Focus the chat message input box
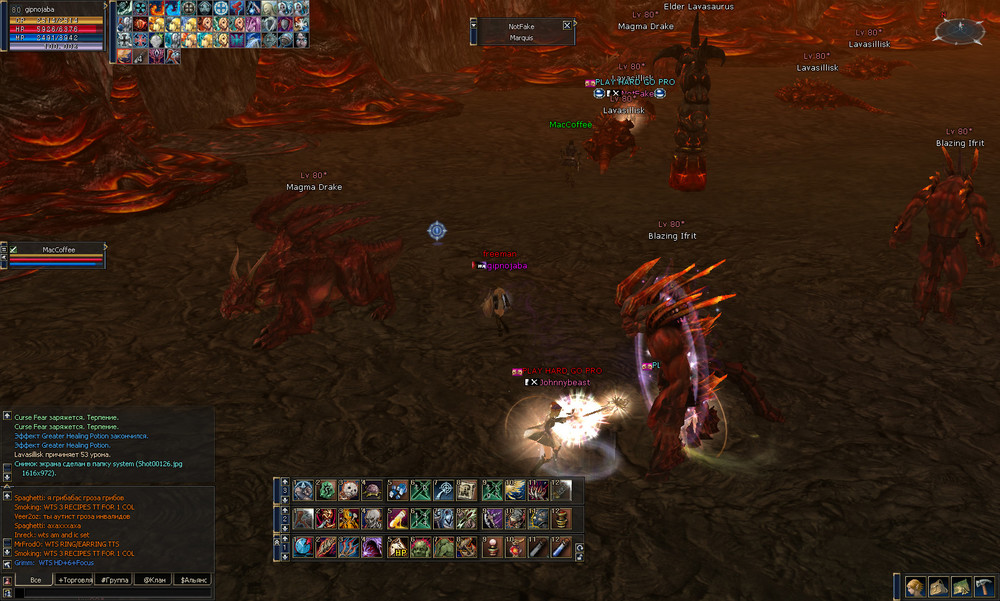 click(110, 592)
